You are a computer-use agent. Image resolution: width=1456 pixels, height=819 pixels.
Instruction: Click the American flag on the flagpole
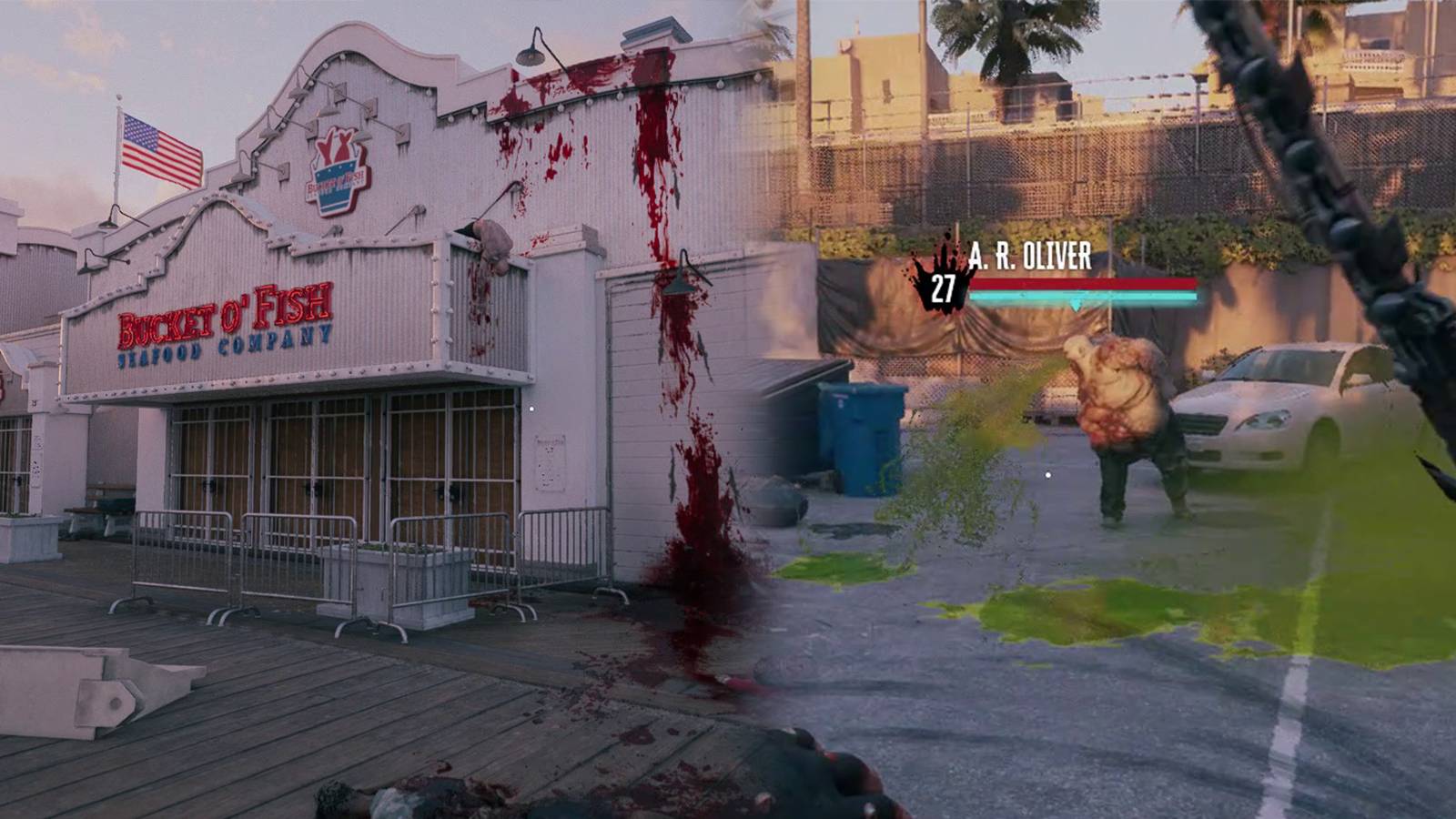159,146
